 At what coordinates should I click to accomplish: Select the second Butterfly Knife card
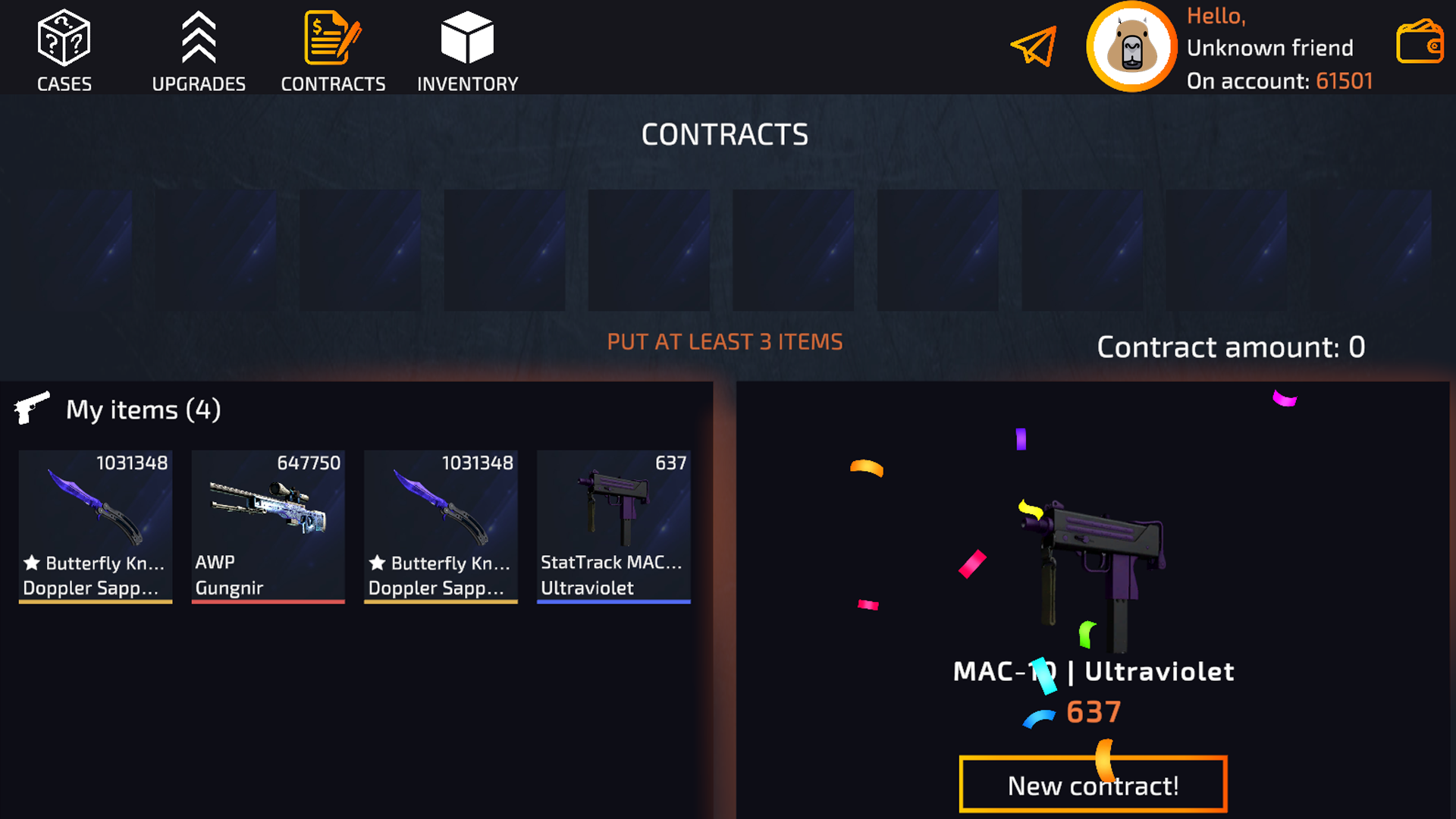[441, 526]
